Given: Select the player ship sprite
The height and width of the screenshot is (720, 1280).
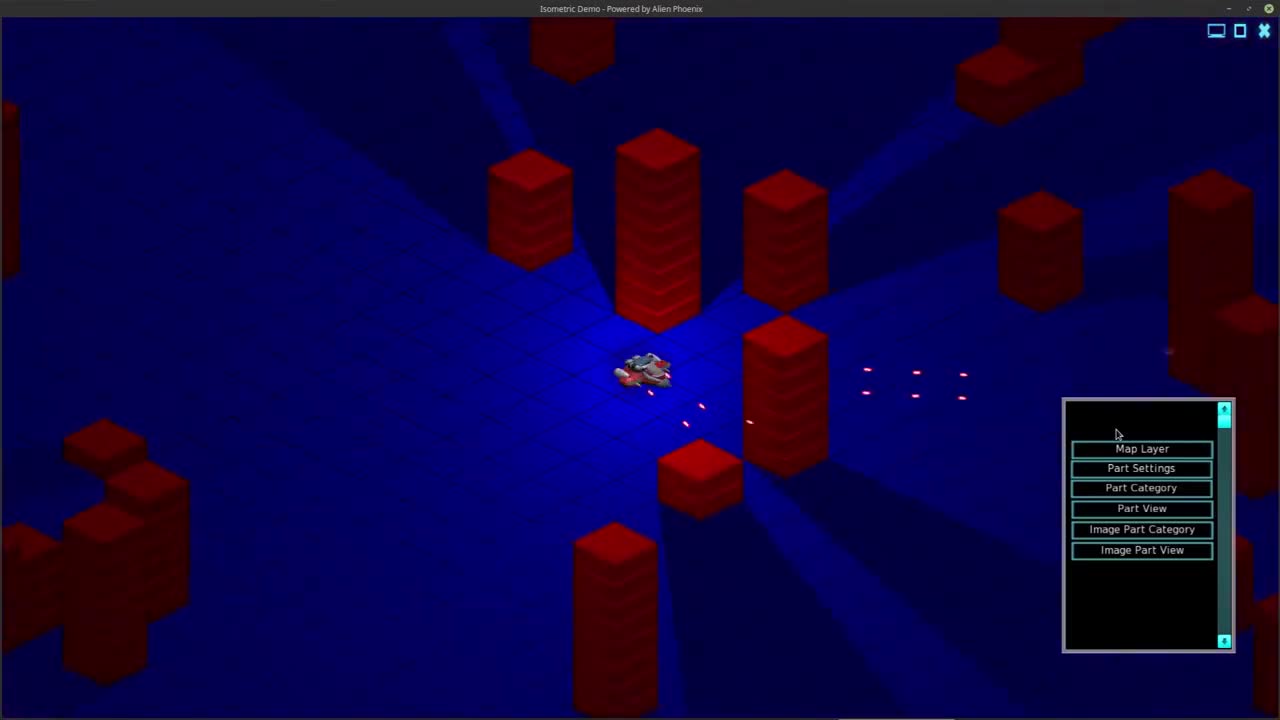Looking at the screenshot, I should [x=643, y=372].
